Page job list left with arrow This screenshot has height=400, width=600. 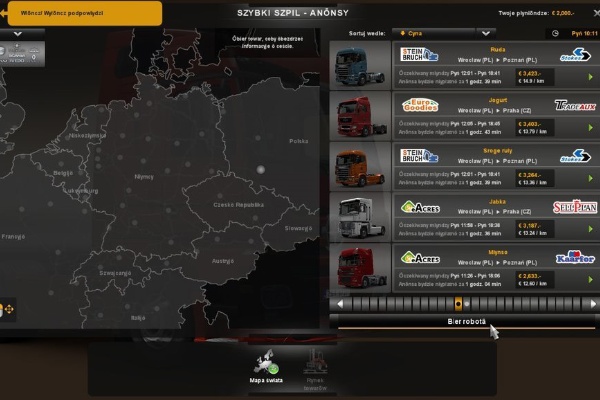pyautogui.click(x=341, y=303)
